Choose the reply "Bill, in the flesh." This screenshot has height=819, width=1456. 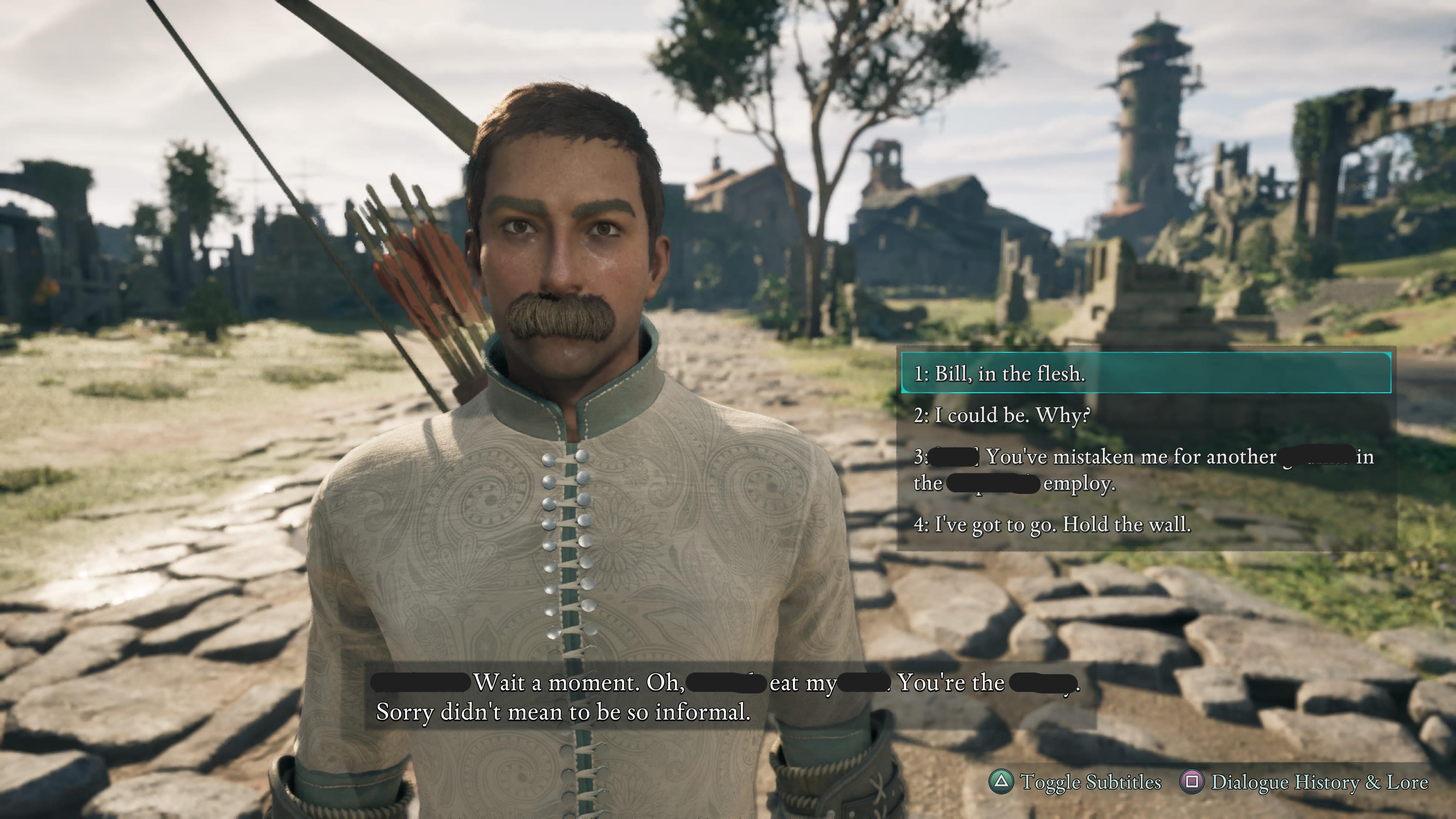1145,373
